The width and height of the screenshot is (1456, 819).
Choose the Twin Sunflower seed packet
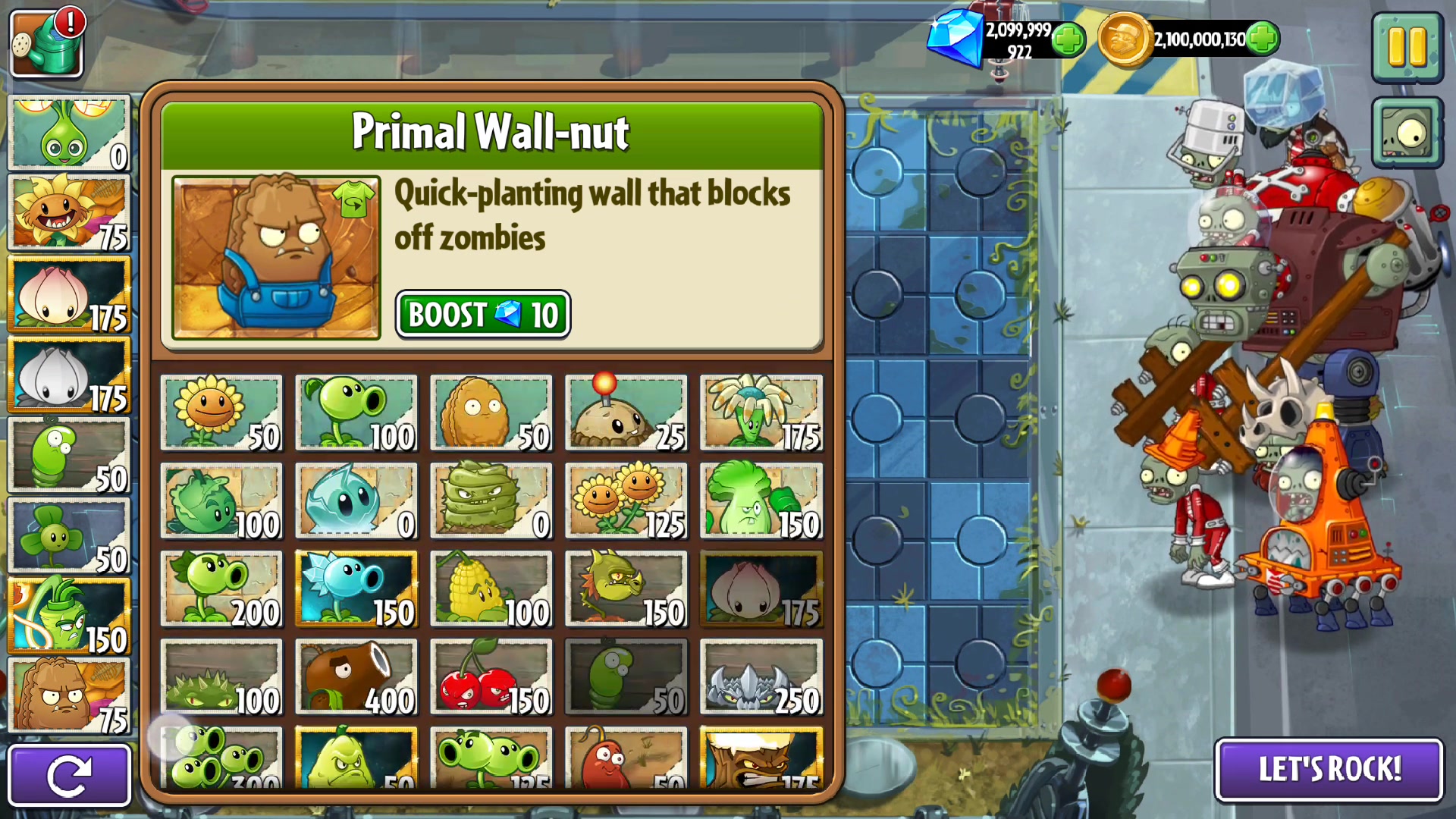[x=626, y=501]
